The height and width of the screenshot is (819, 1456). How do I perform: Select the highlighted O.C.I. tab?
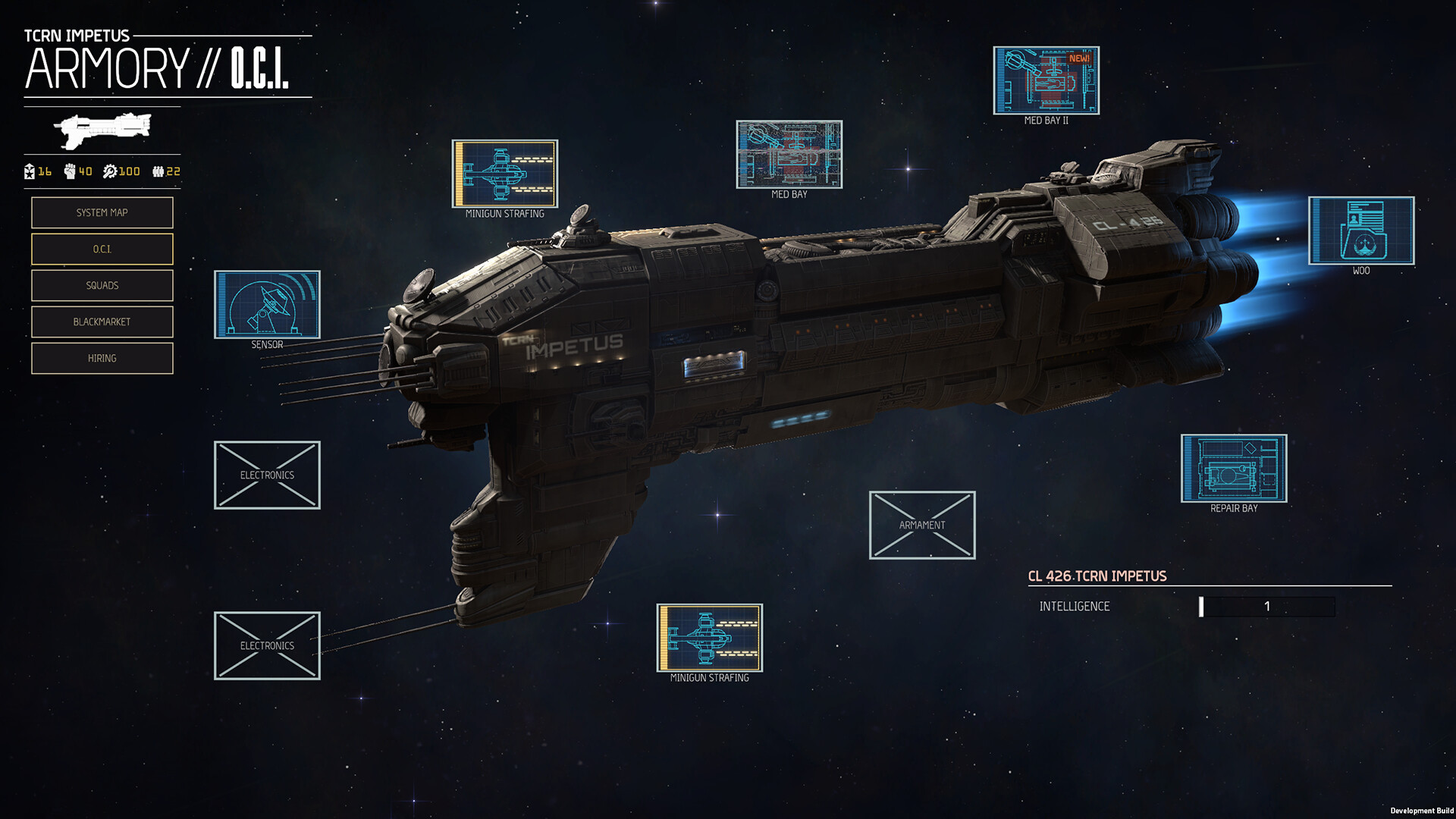(102, 249)
